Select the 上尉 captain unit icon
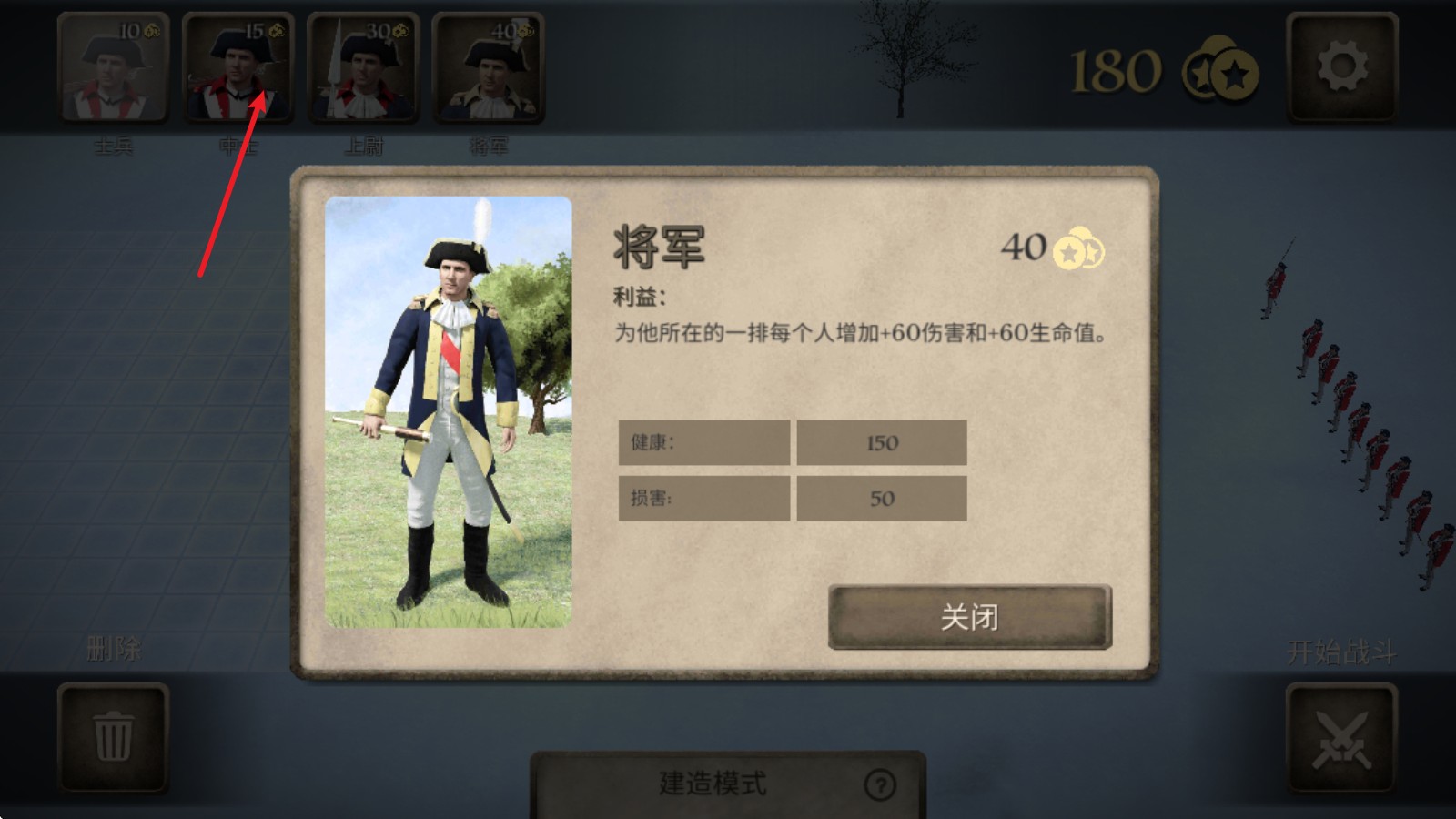1456x819 pixels. pyautogui.click(x=362, y=68)
